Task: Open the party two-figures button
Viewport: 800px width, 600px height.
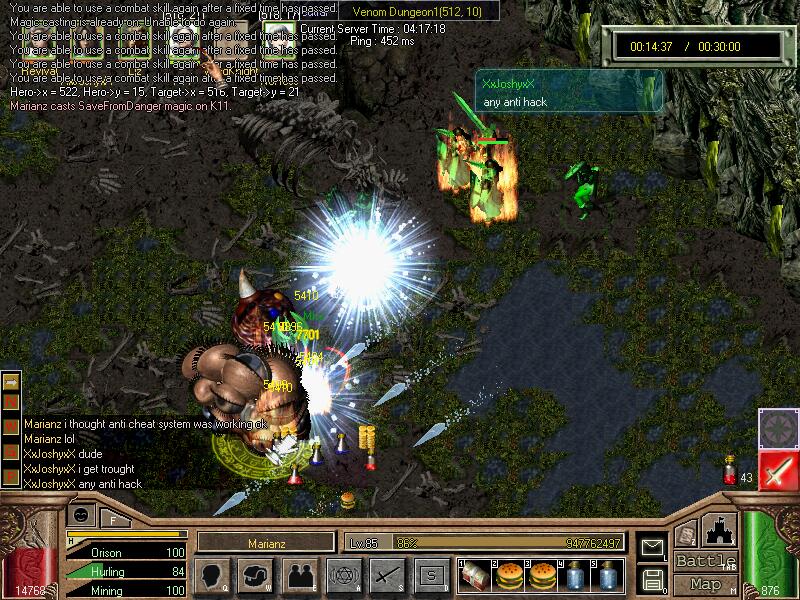Action: click(x=300, y=575)
